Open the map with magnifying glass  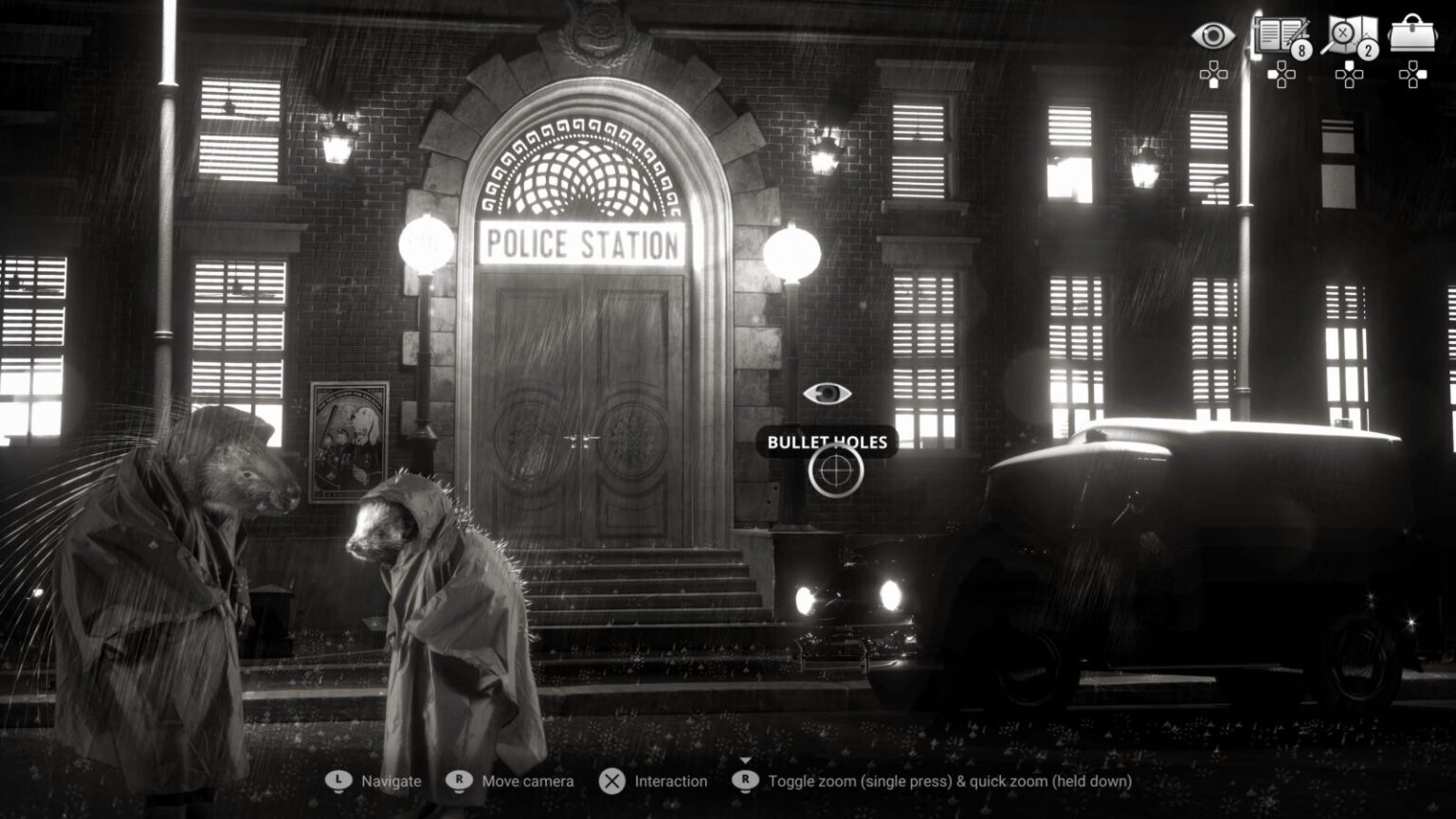[x=1348, y=36]
